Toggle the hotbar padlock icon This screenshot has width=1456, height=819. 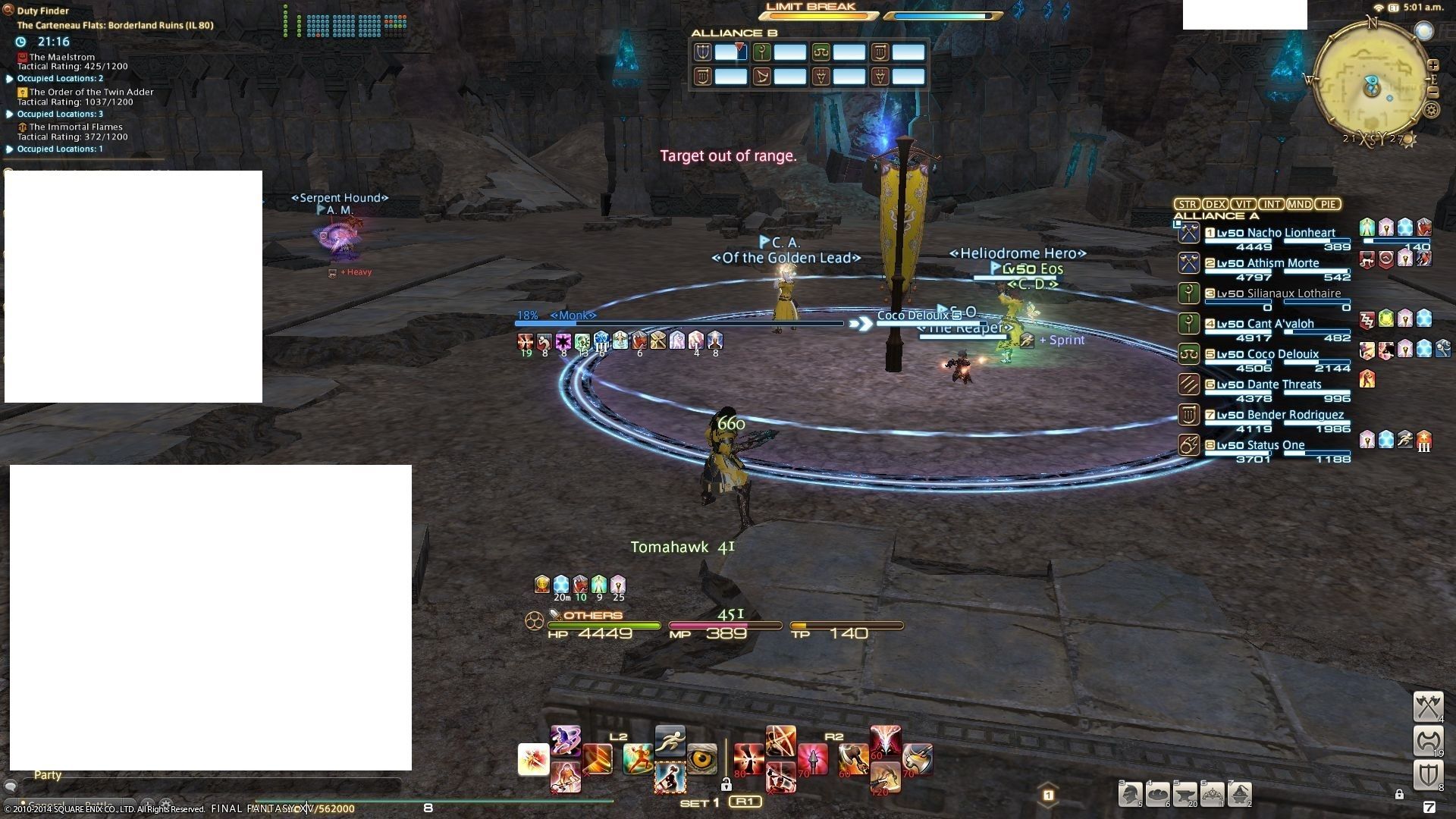(x=726, y=784)
